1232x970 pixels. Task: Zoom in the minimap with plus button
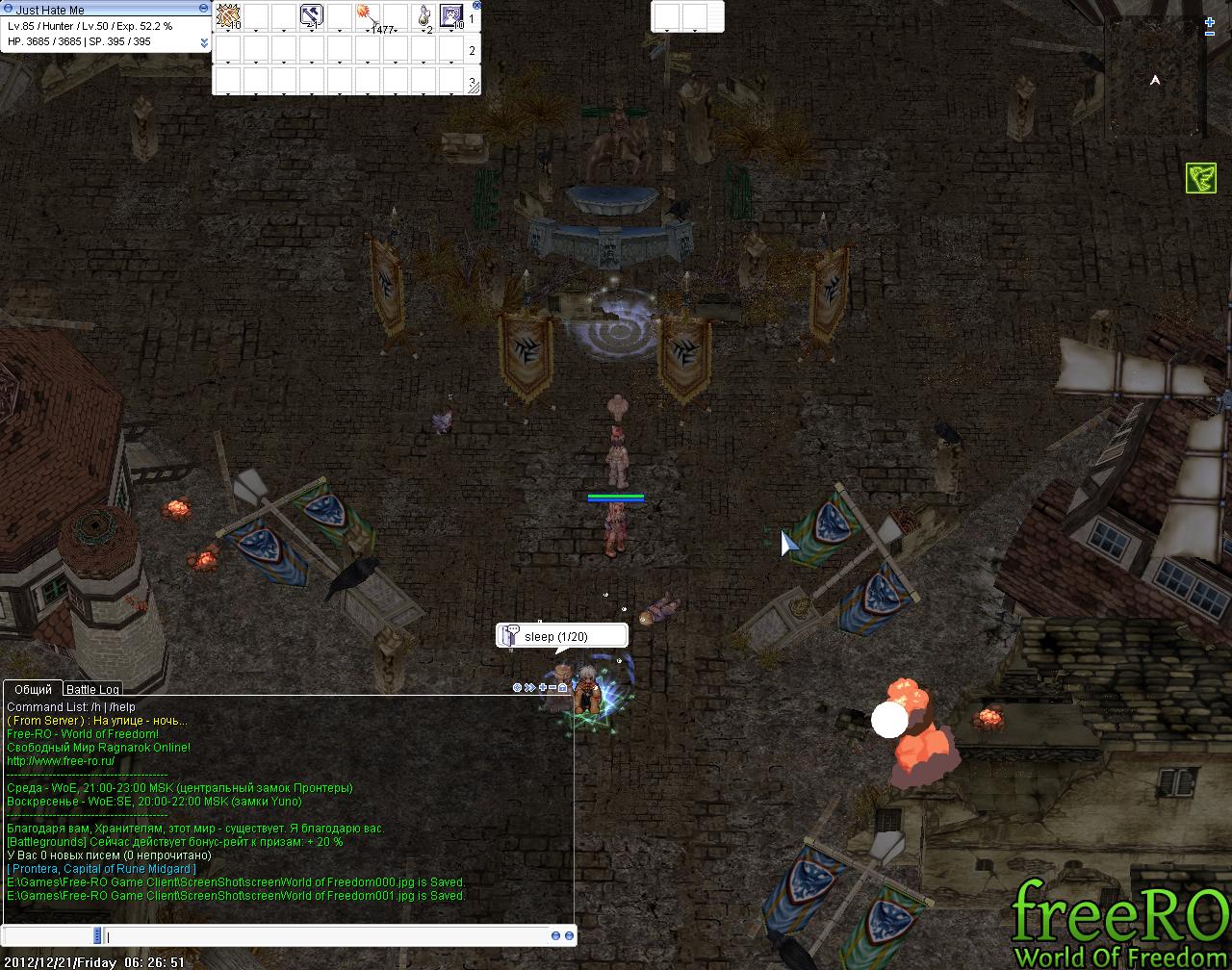click(1210, 22)
